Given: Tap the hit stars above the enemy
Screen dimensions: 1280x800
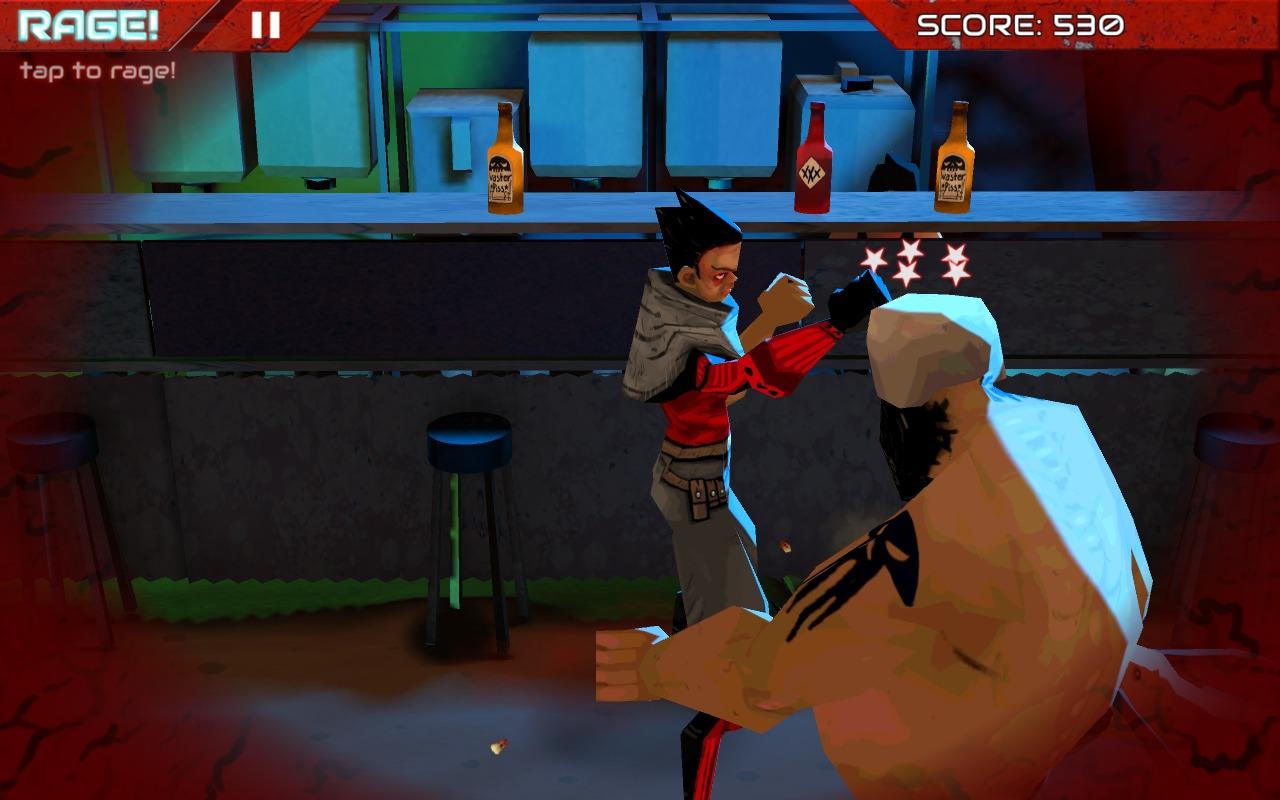Looking at the screenshot, I should point(910,262).
